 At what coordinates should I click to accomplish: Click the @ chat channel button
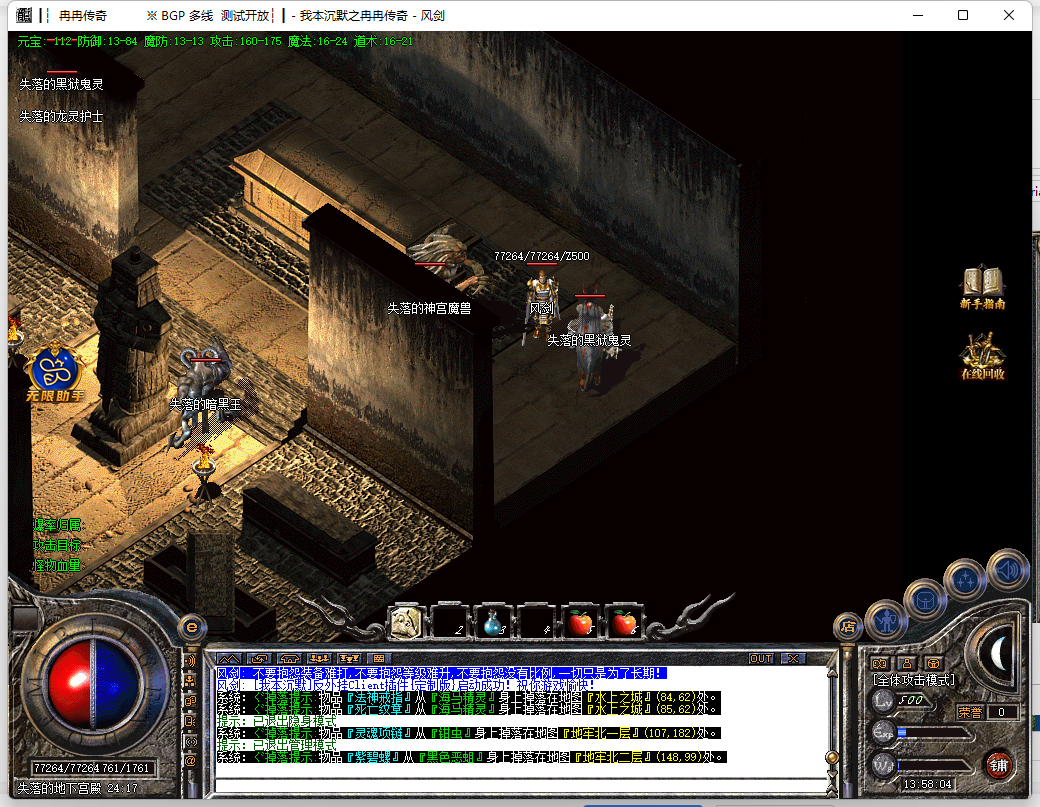pos(190,760)
